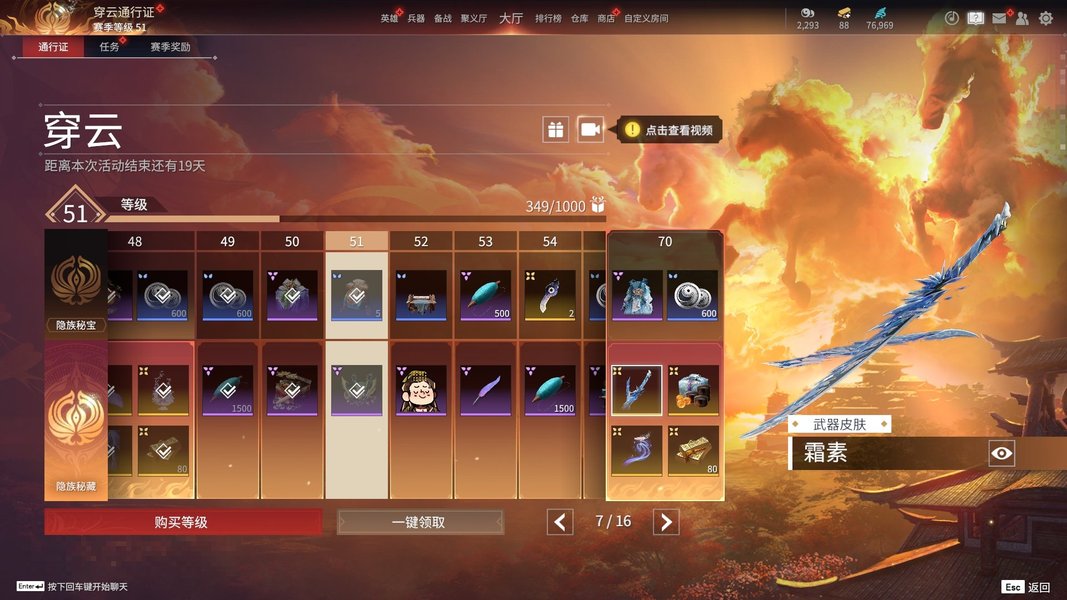1067x600 pixels.
Task: Select the 通行证 tab
Action: tap(53, 47)
